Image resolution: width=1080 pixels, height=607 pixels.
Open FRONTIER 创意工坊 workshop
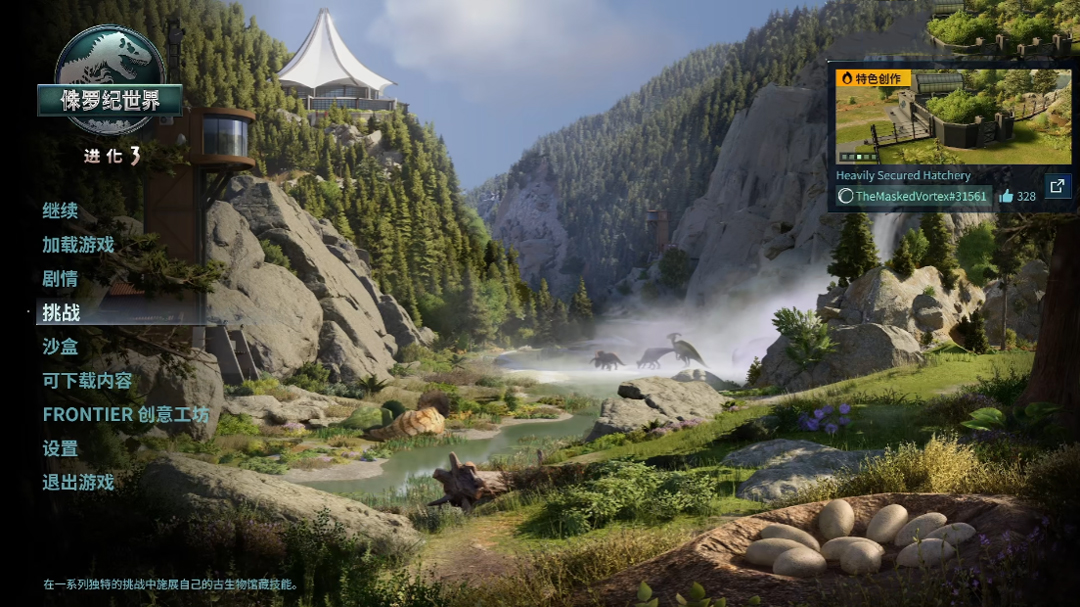125,415
